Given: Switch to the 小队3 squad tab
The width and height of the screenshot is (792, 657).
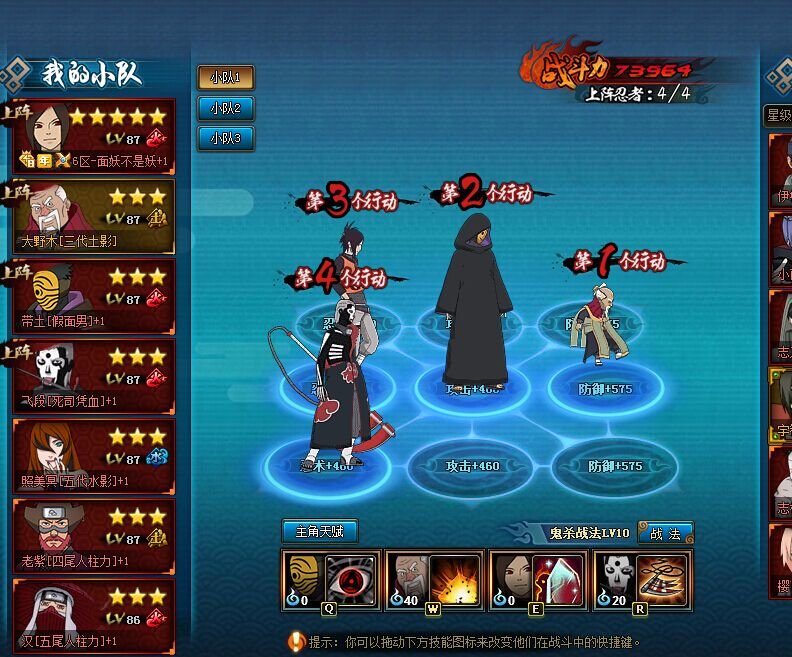Looking at the screenshot, I should (226, 138).
